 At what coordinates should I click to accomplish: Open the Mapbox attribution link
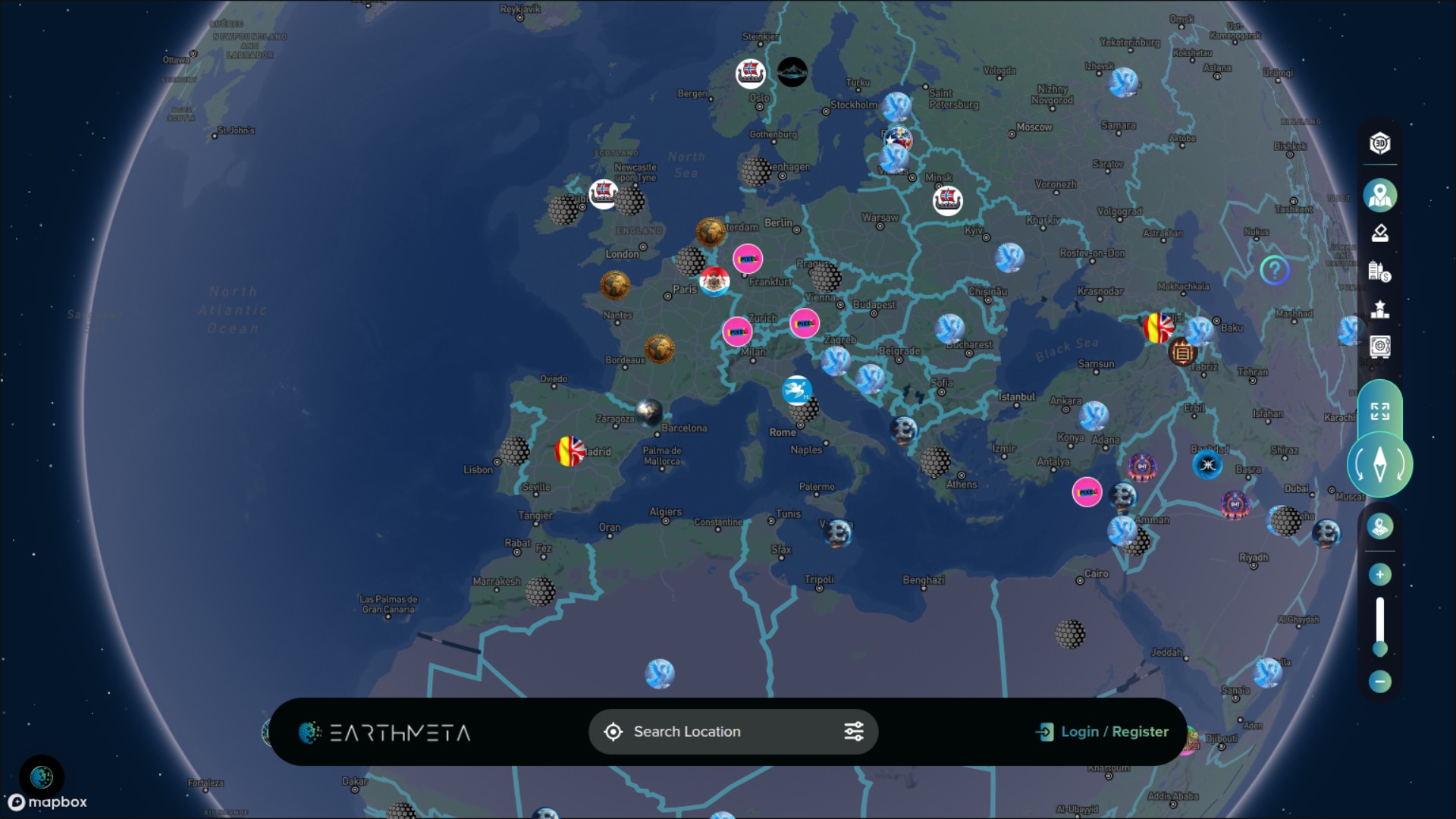[x=47, y=802]
